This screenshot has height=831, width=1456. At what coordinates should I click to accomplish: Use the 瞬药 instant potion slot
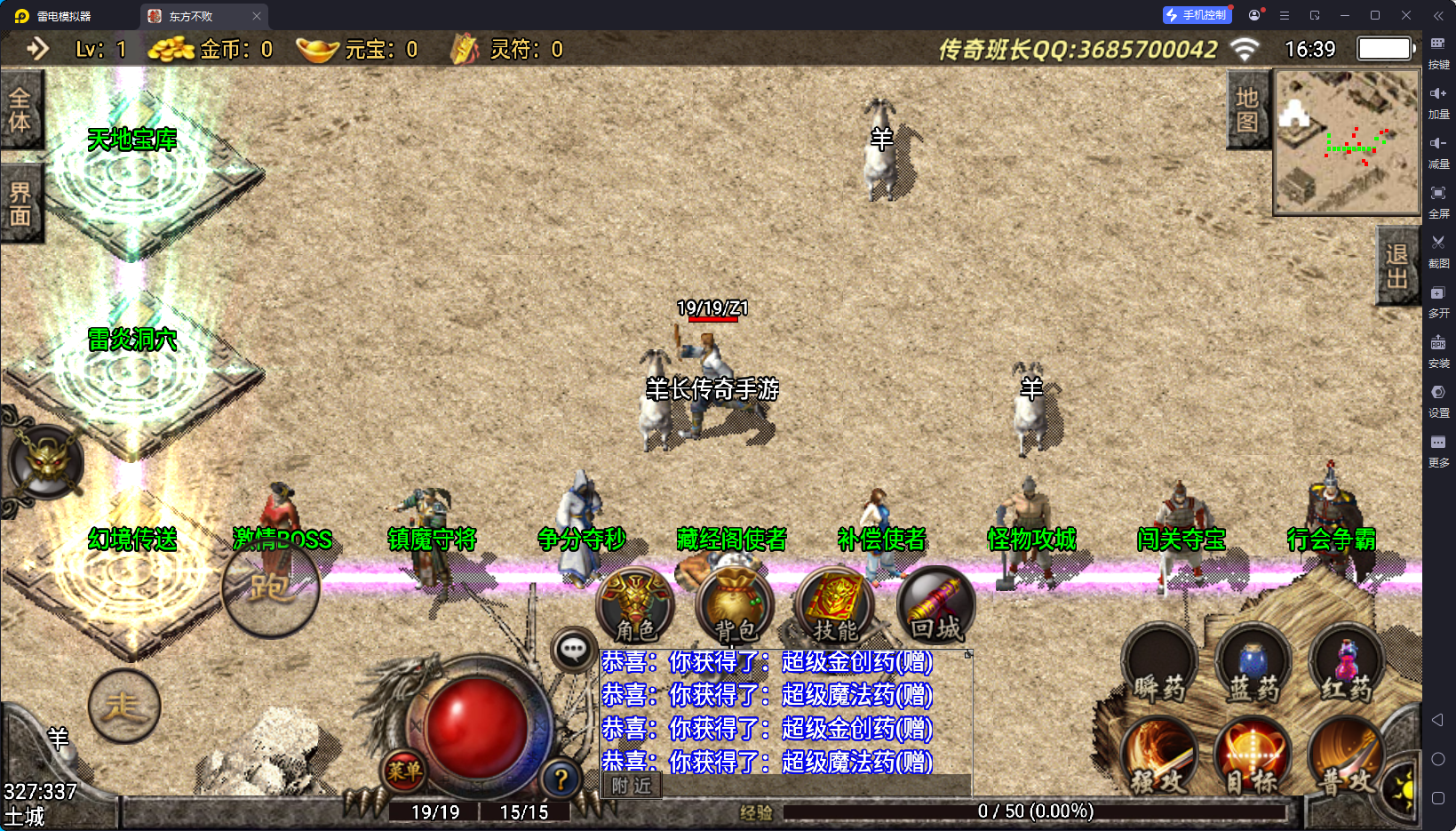click(x=1159, y=666)
